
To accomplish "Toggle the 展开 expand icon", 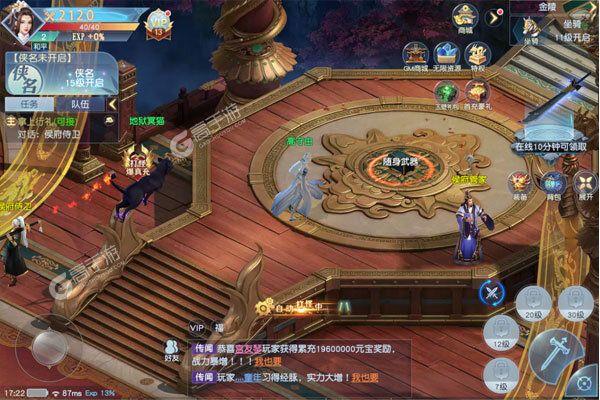I will 584,183.
